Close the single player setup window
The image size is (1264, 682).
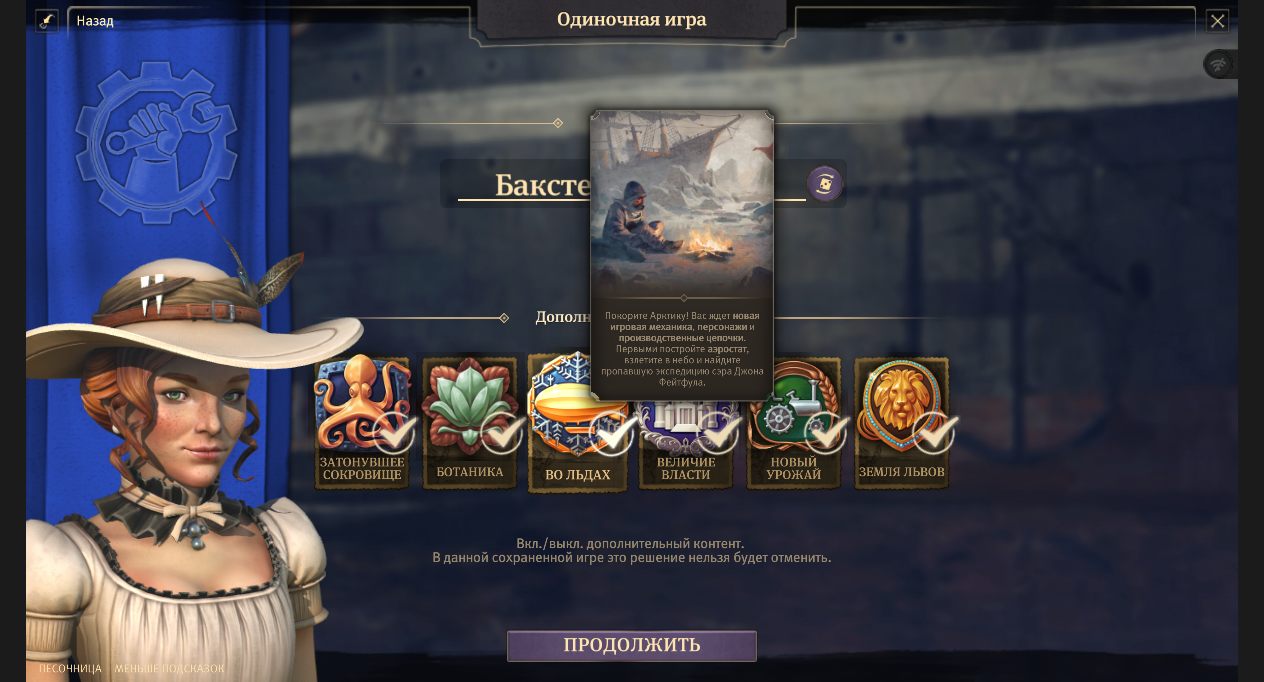pos(1217,21)
